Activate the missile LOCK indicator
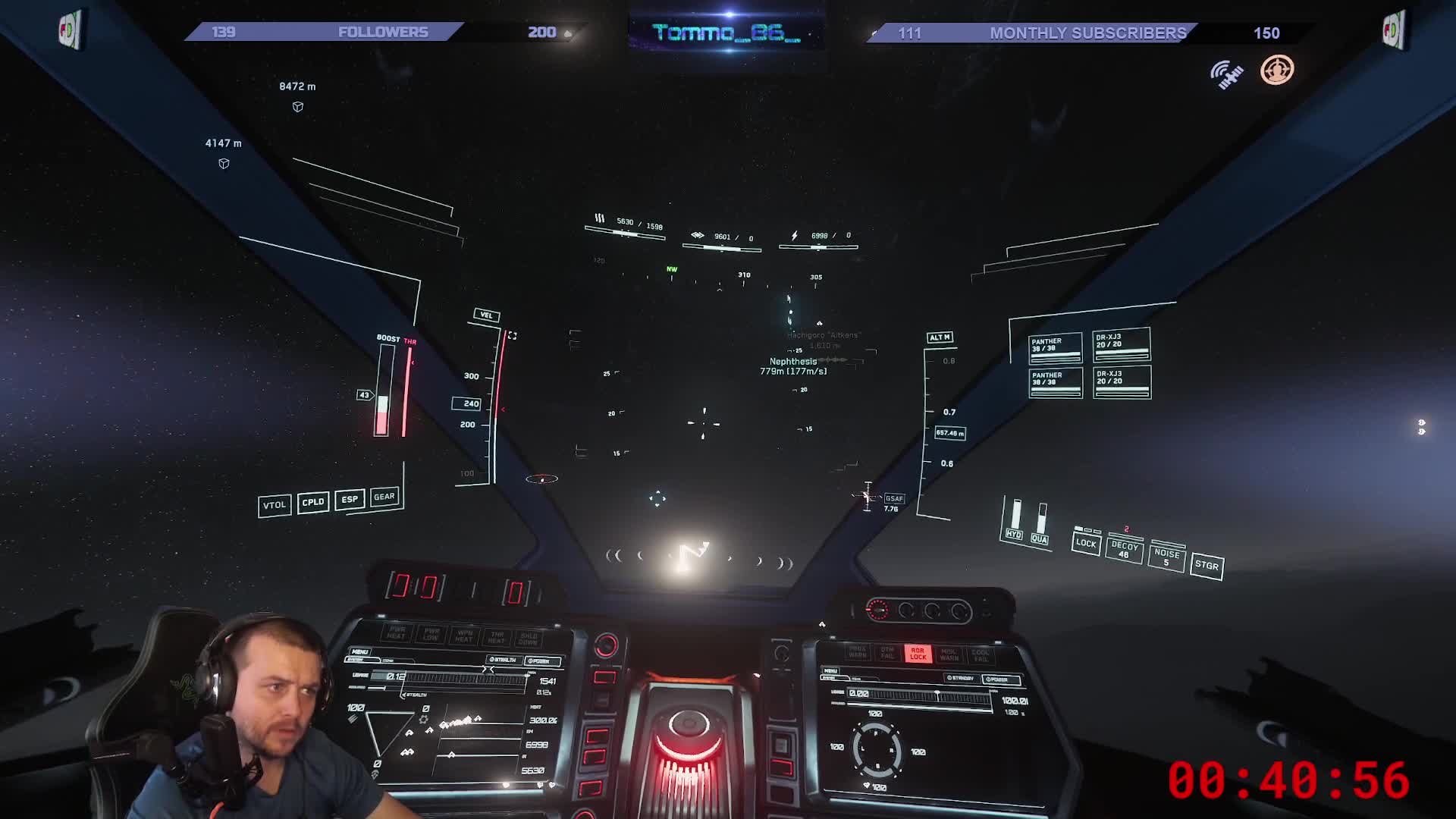Screen dimensions: 1456x819 [1086, 543]
